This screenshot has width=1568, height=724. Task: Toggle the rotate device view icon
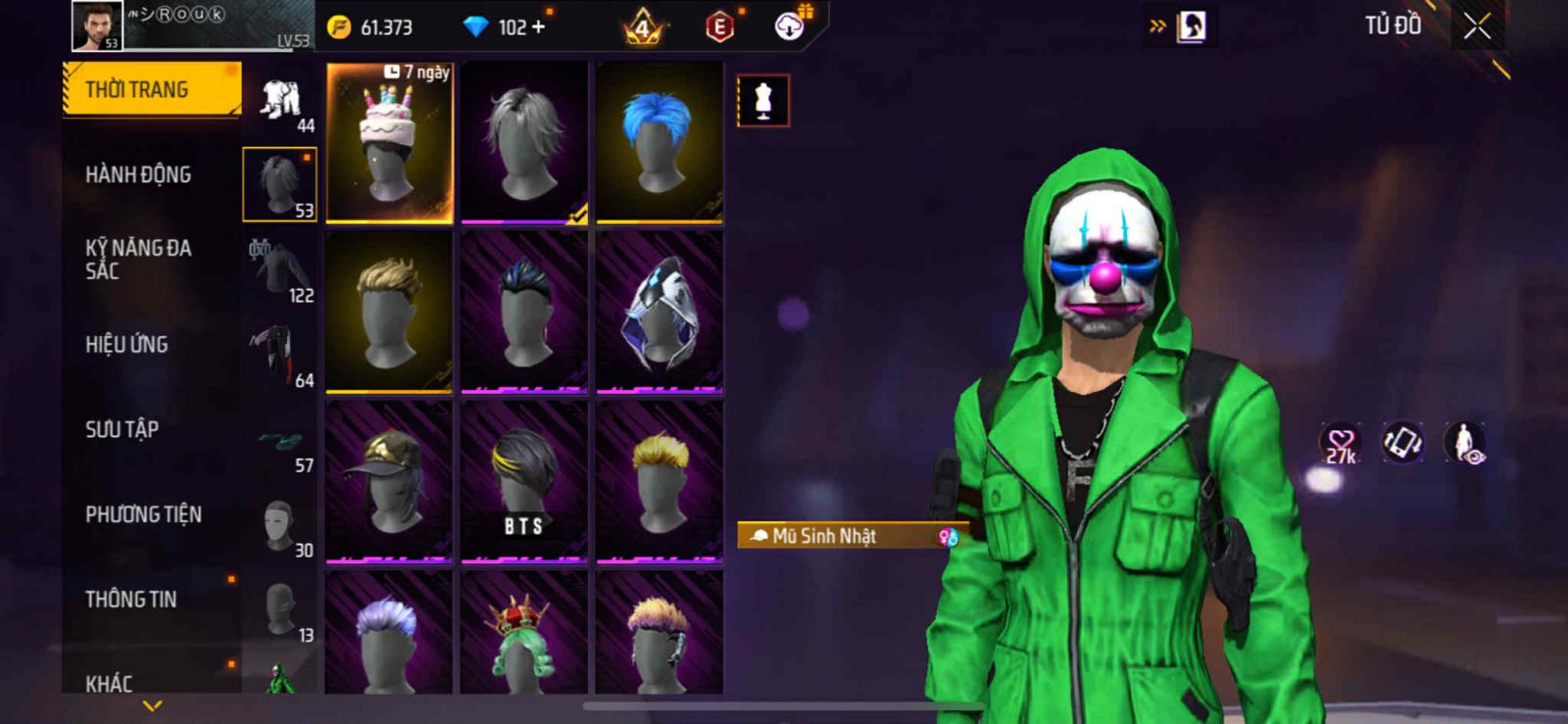(x=1402, y=443)
